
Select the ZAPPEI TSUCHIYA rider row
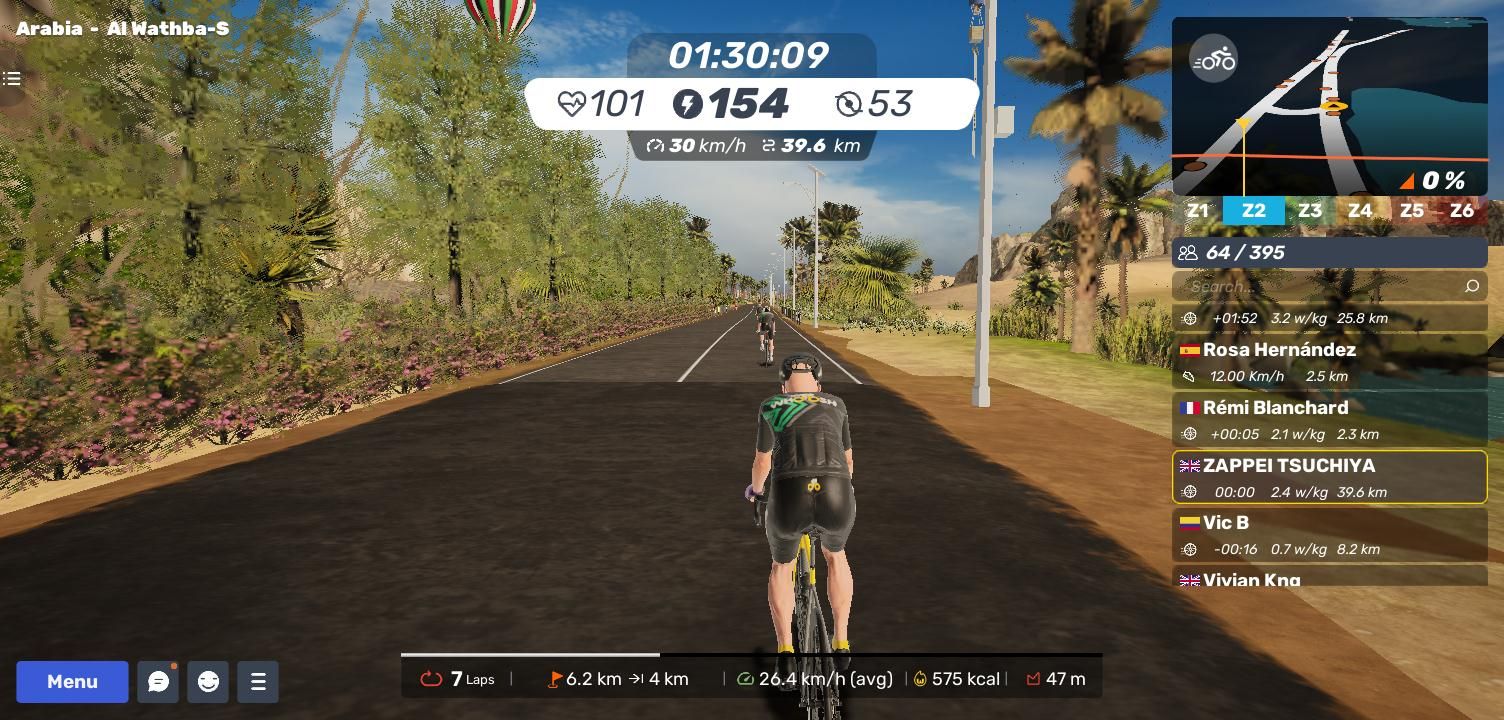pos(1329,477)
